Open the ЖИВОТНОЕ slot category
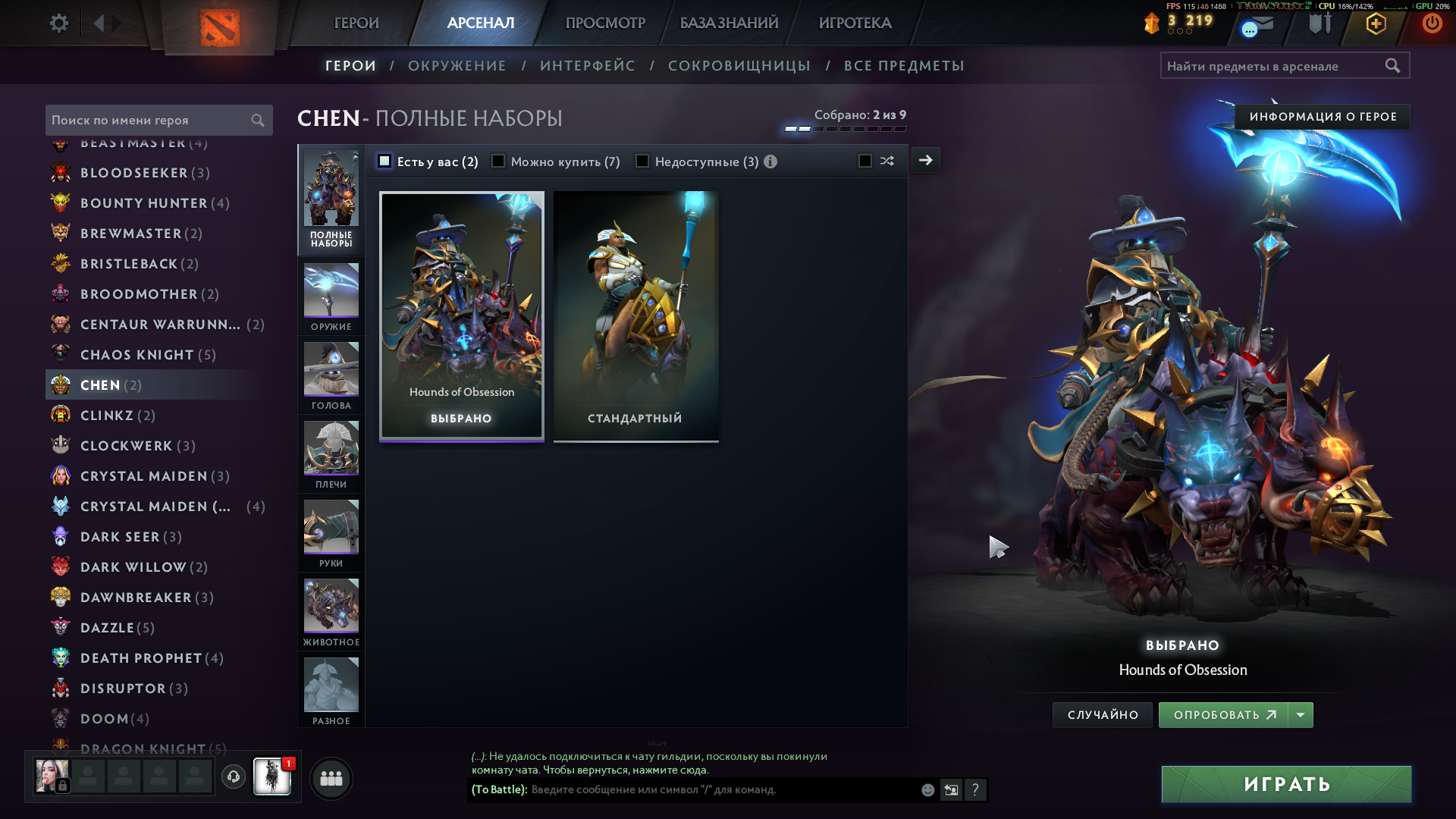1456x819 pixels. point(331,612)
